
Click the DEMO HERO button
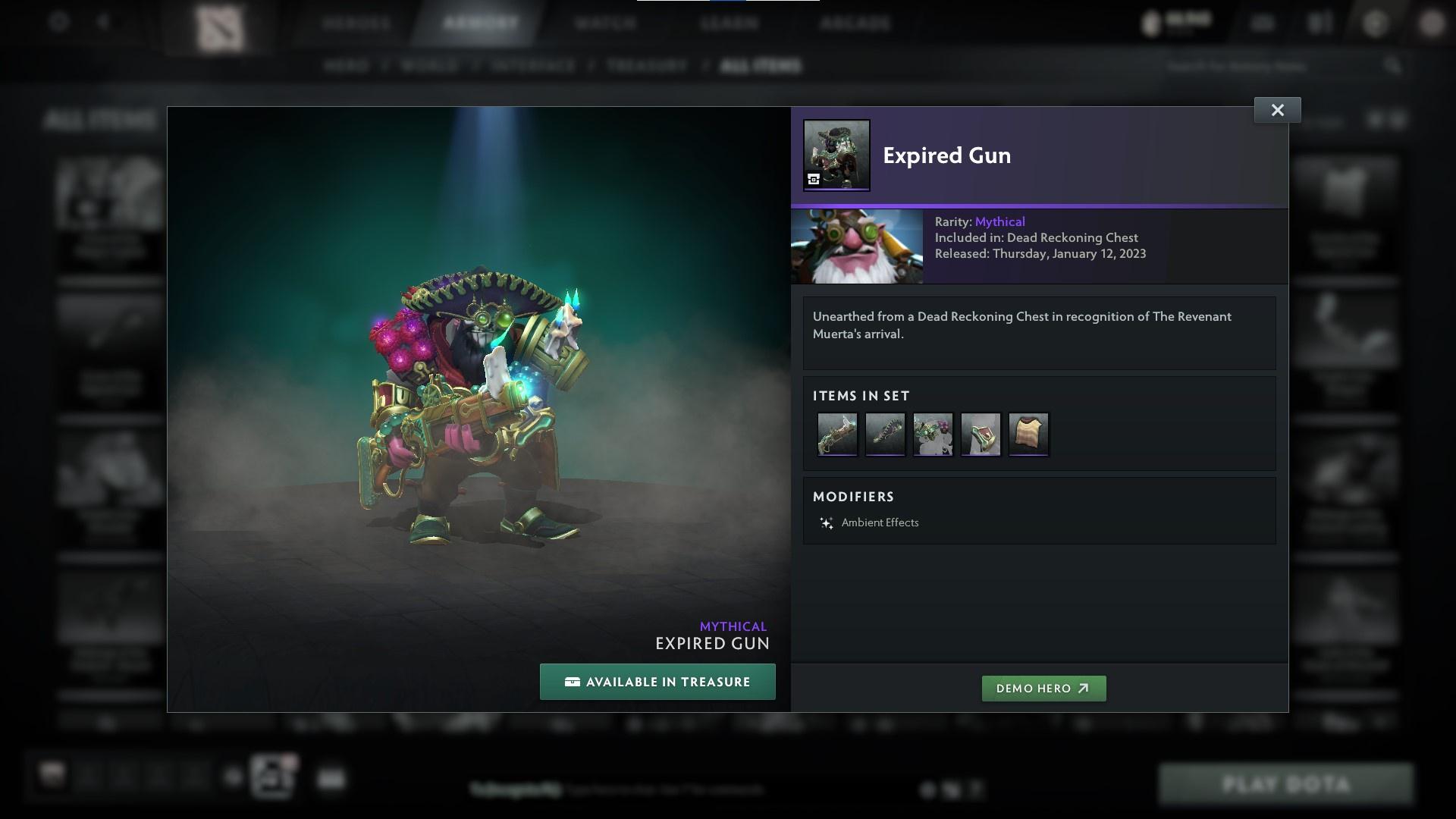(1043, 689)
